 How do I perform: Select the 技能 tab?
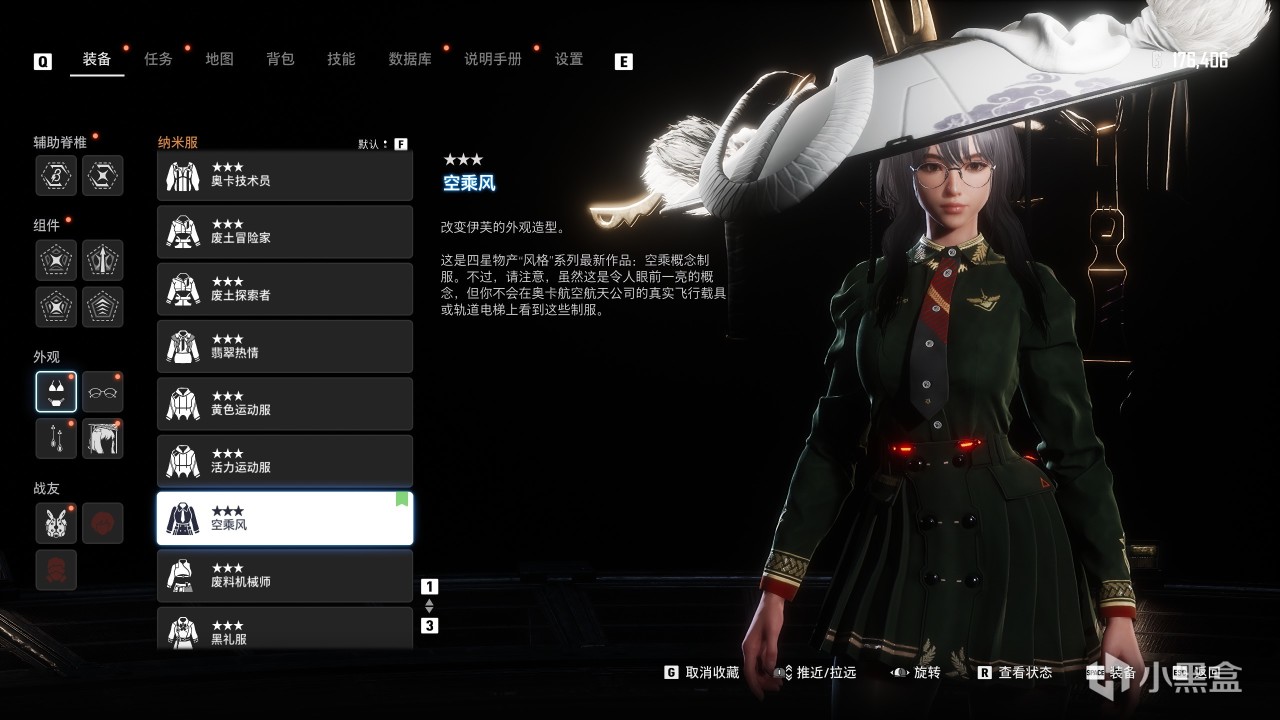(x=341, y=59)
